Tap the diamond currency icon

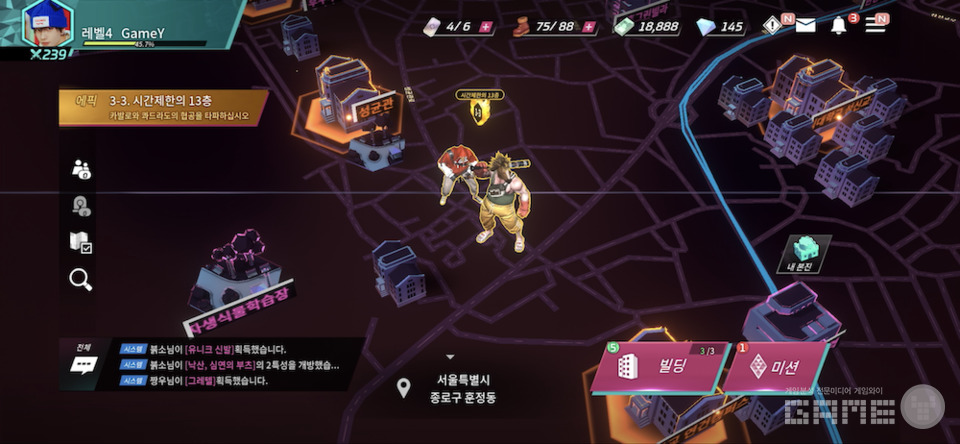[706, 26]
